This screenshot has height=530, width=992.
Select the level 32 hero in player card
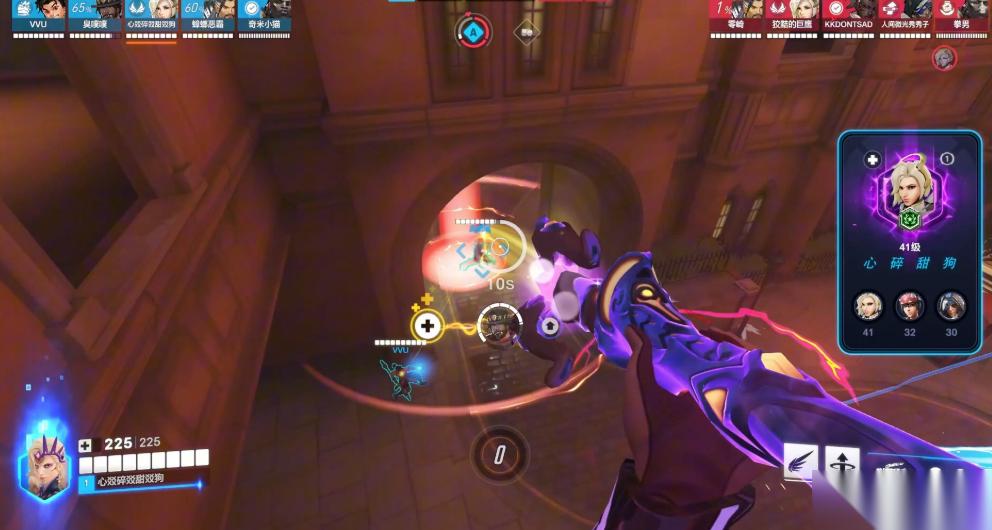click(910, 305)
